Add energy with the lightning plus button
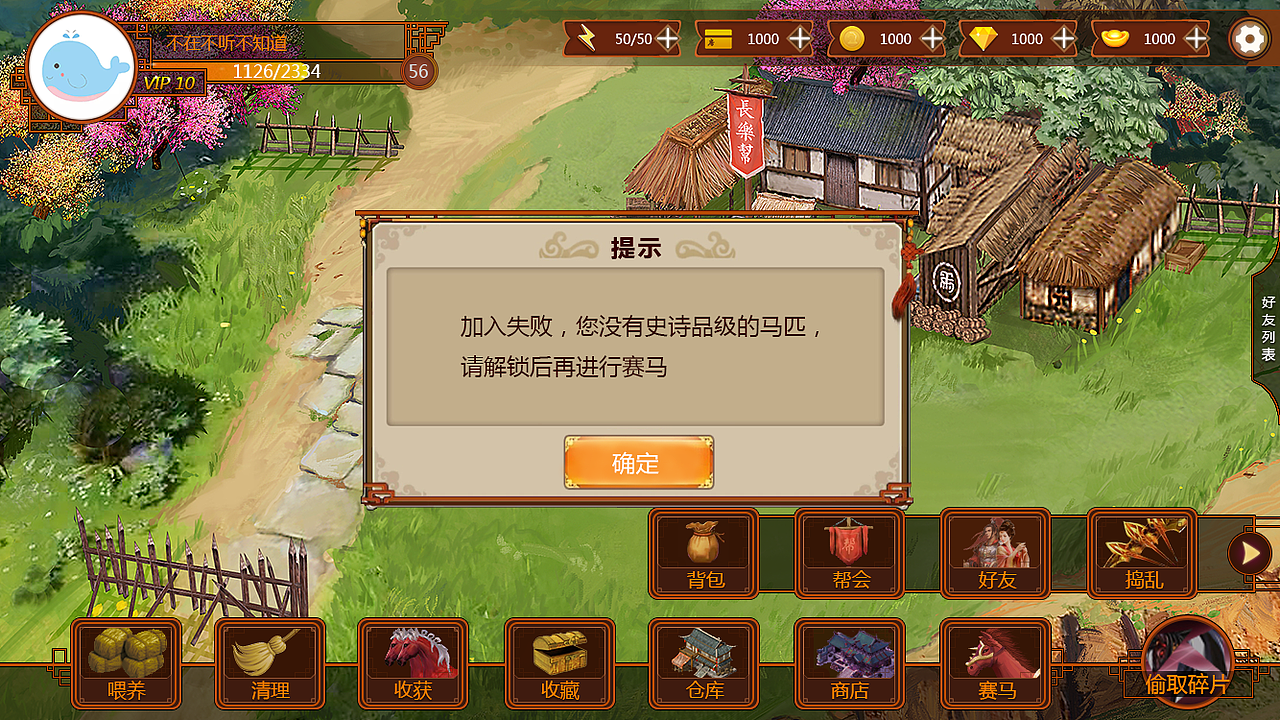 668,40
